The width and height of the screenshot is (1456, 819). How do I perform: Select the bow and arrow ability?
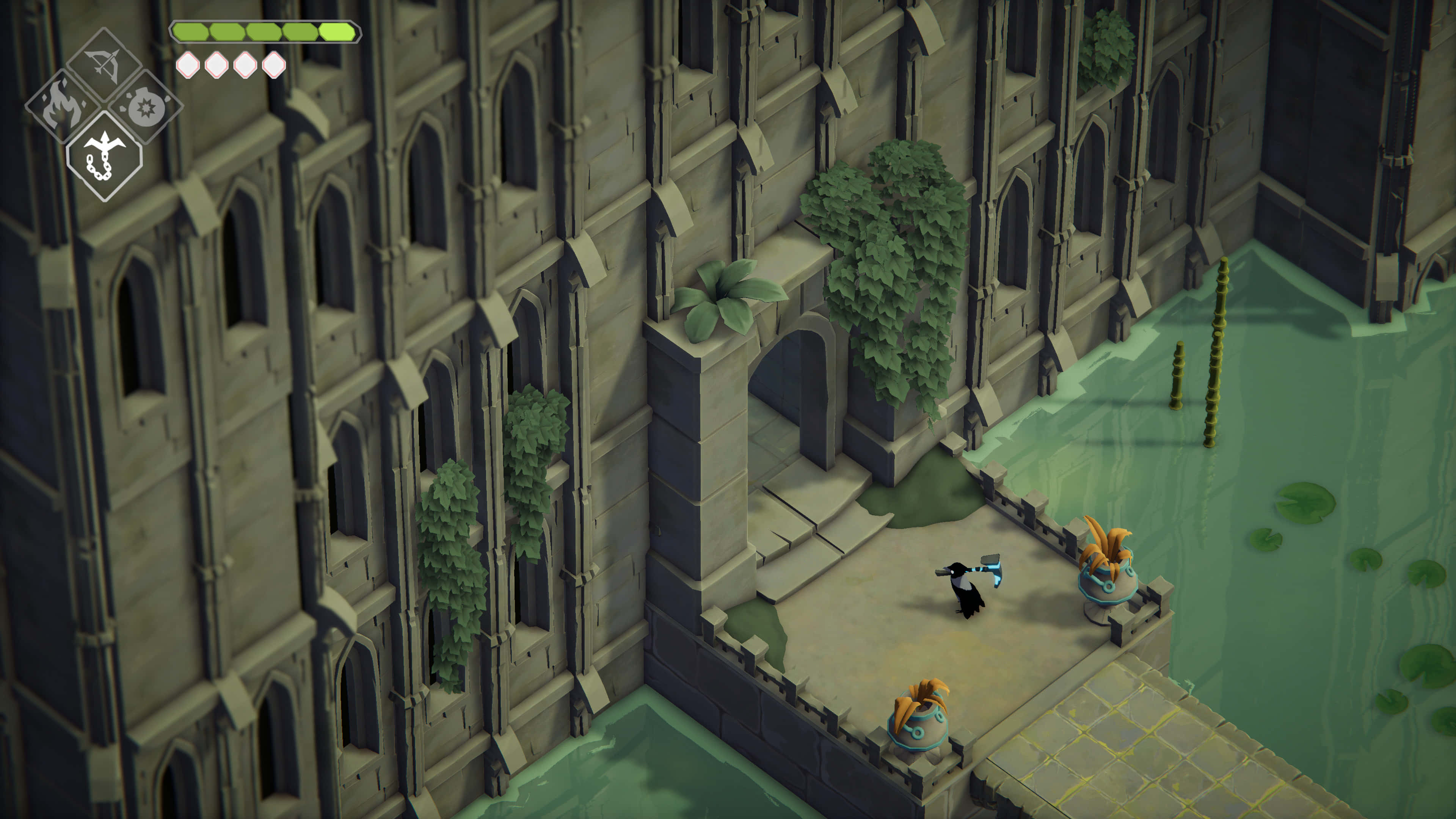(x=105, y=64)
